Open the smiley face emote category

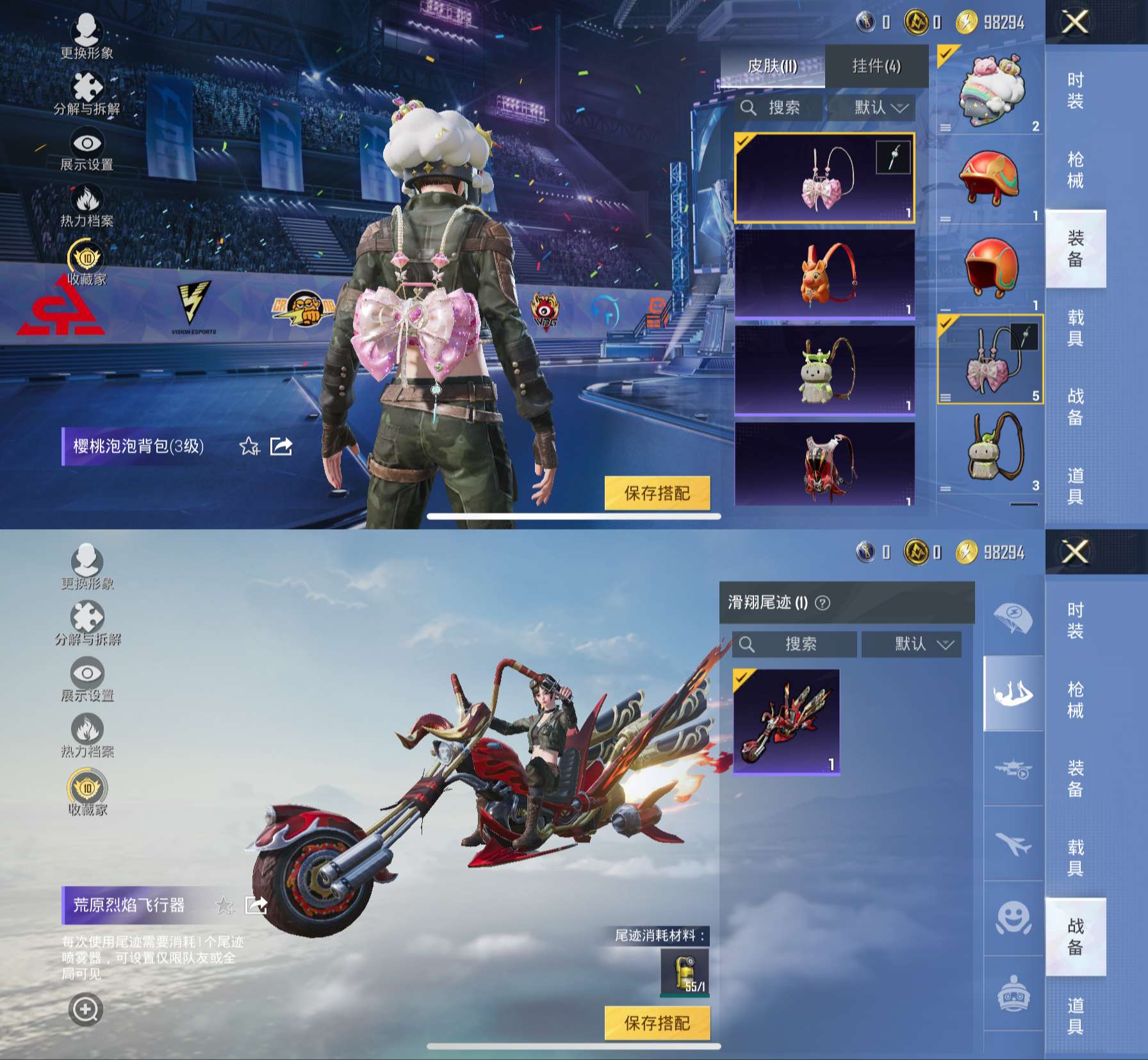click(x=1013, y=919)
